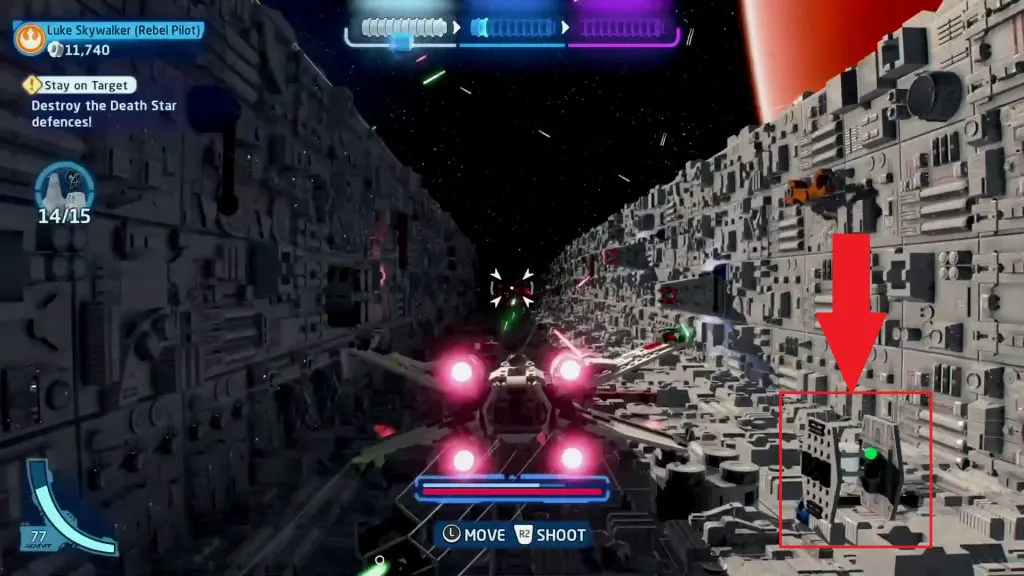Open the Stay on Target objective tracker
Image resolution: width=1024 pixels, height=576 pixels.
[80, 86]
